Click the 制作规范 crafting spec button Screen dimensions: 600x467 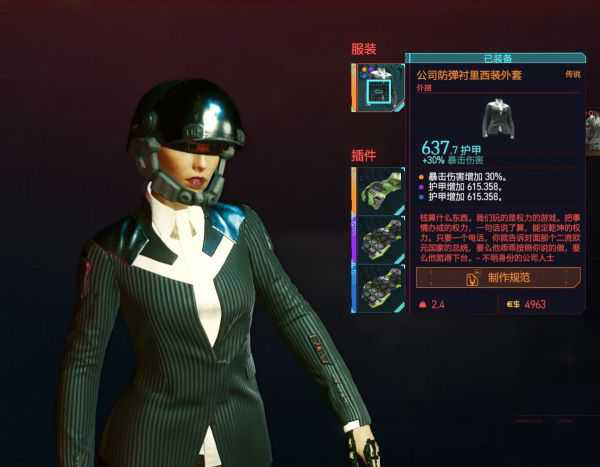pyautogui.click(x=498, y=278)
